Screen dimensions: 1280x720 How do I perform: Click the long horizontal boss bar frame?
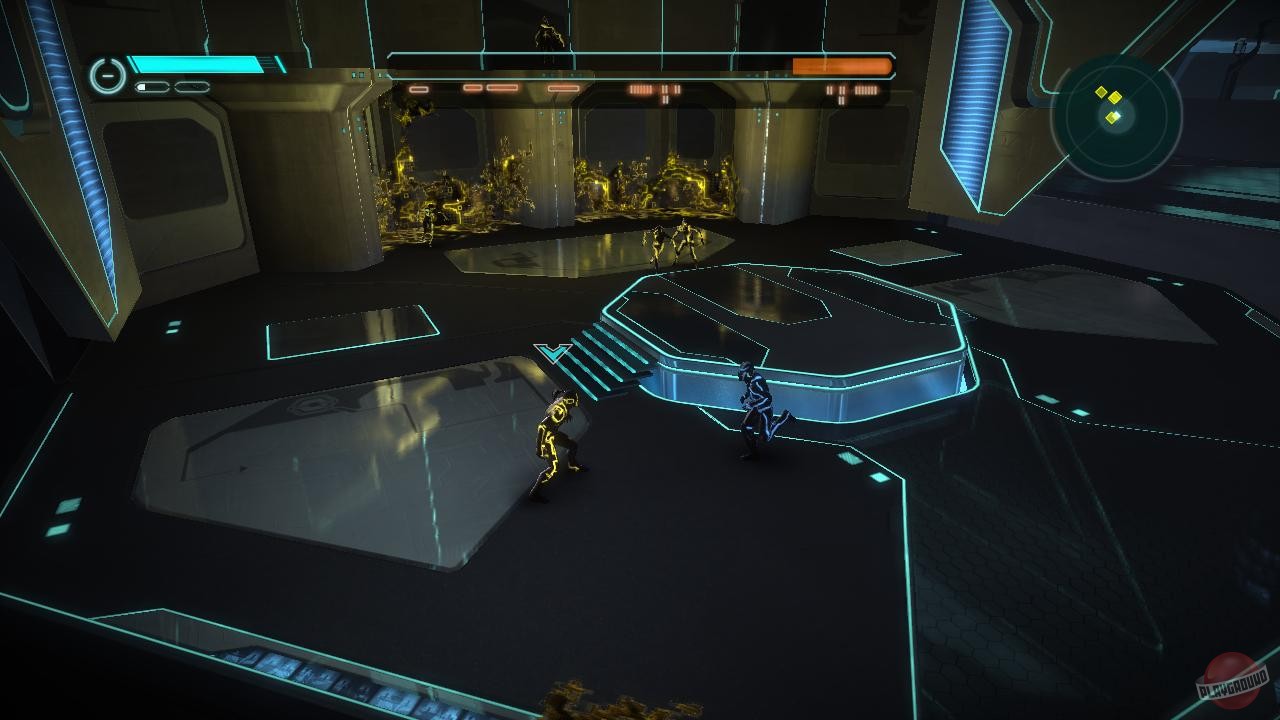[x=640, y=64]
